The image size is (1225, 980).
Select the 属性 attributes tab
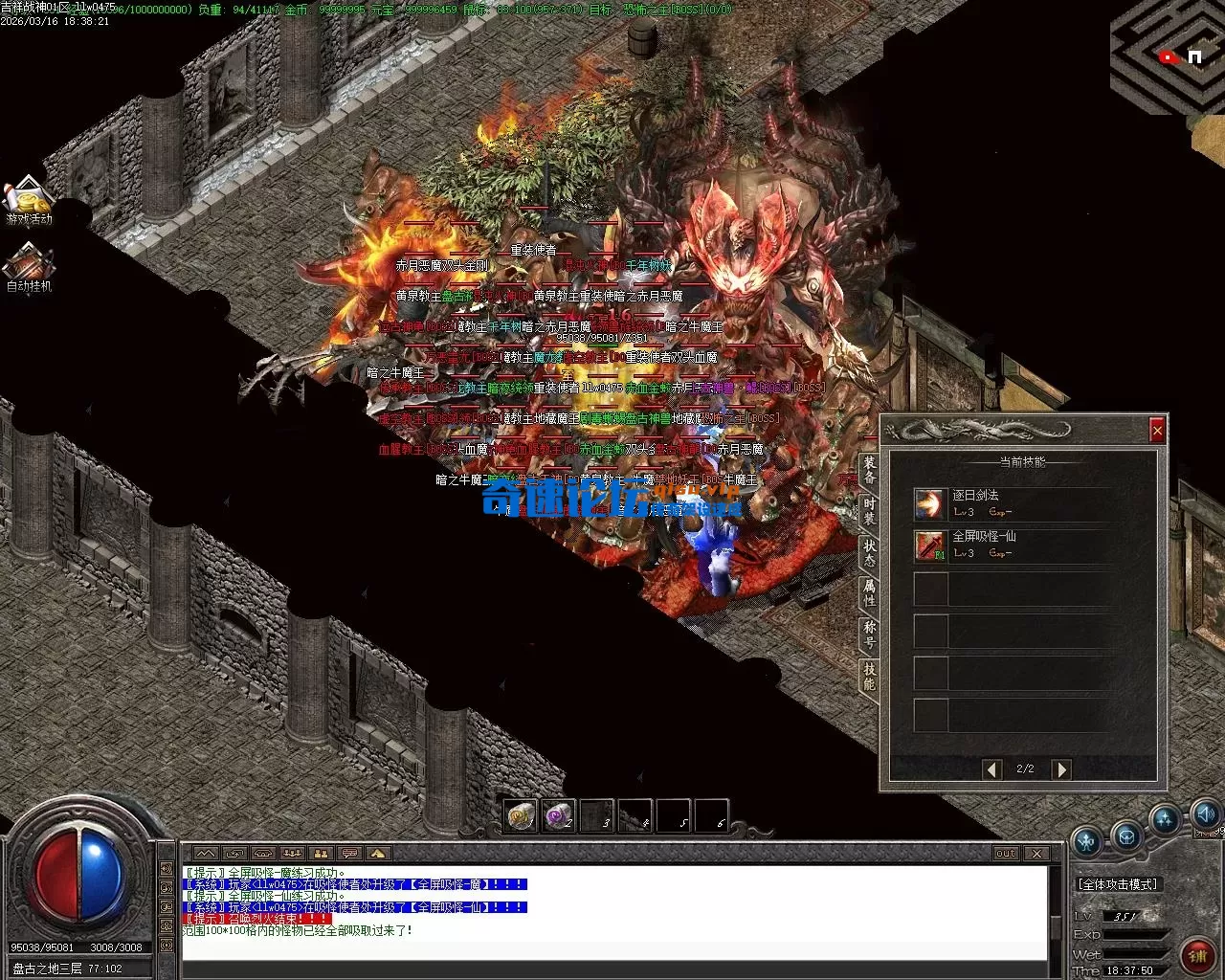(x=869, y=593)
